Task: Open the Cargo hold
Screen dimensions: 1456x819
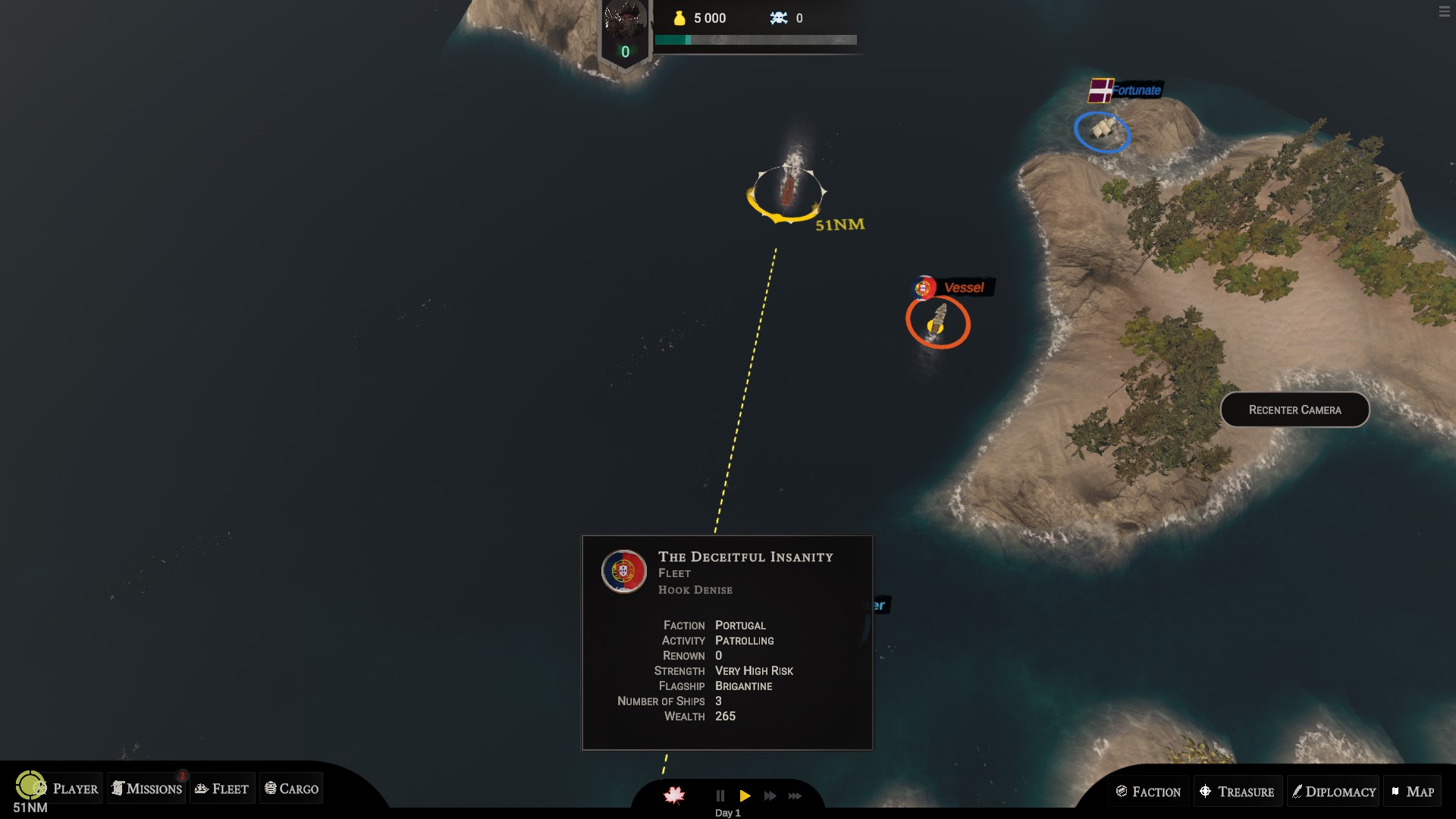Action: [x=291, y=789]
